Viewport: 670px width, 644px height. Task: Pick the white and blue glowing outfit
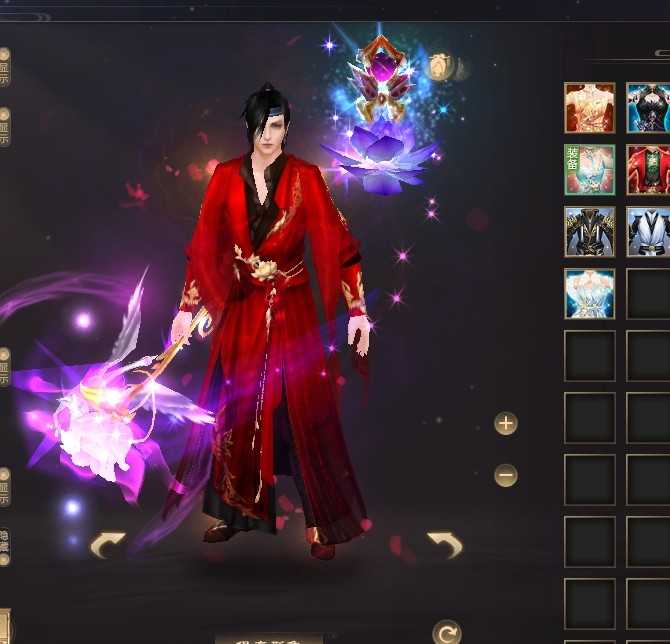pos(589,294)
